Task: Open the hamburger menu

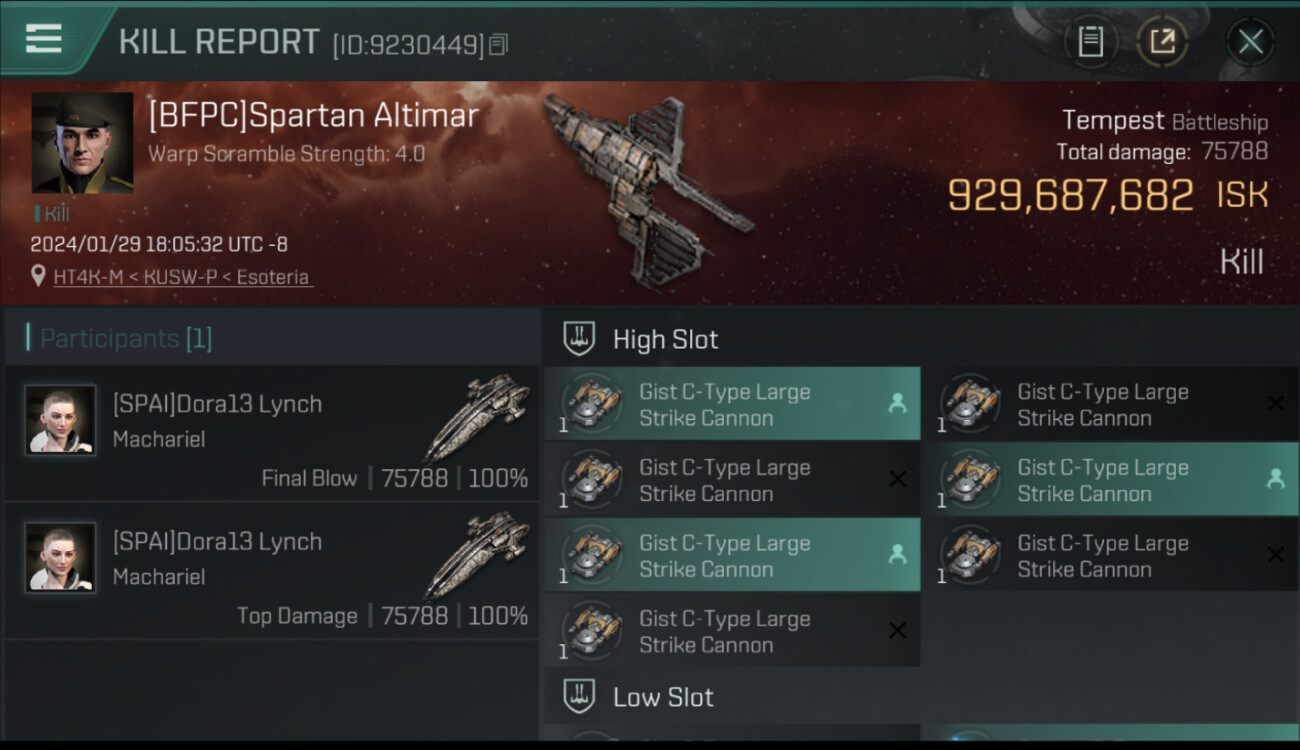Action: point(44,39)
